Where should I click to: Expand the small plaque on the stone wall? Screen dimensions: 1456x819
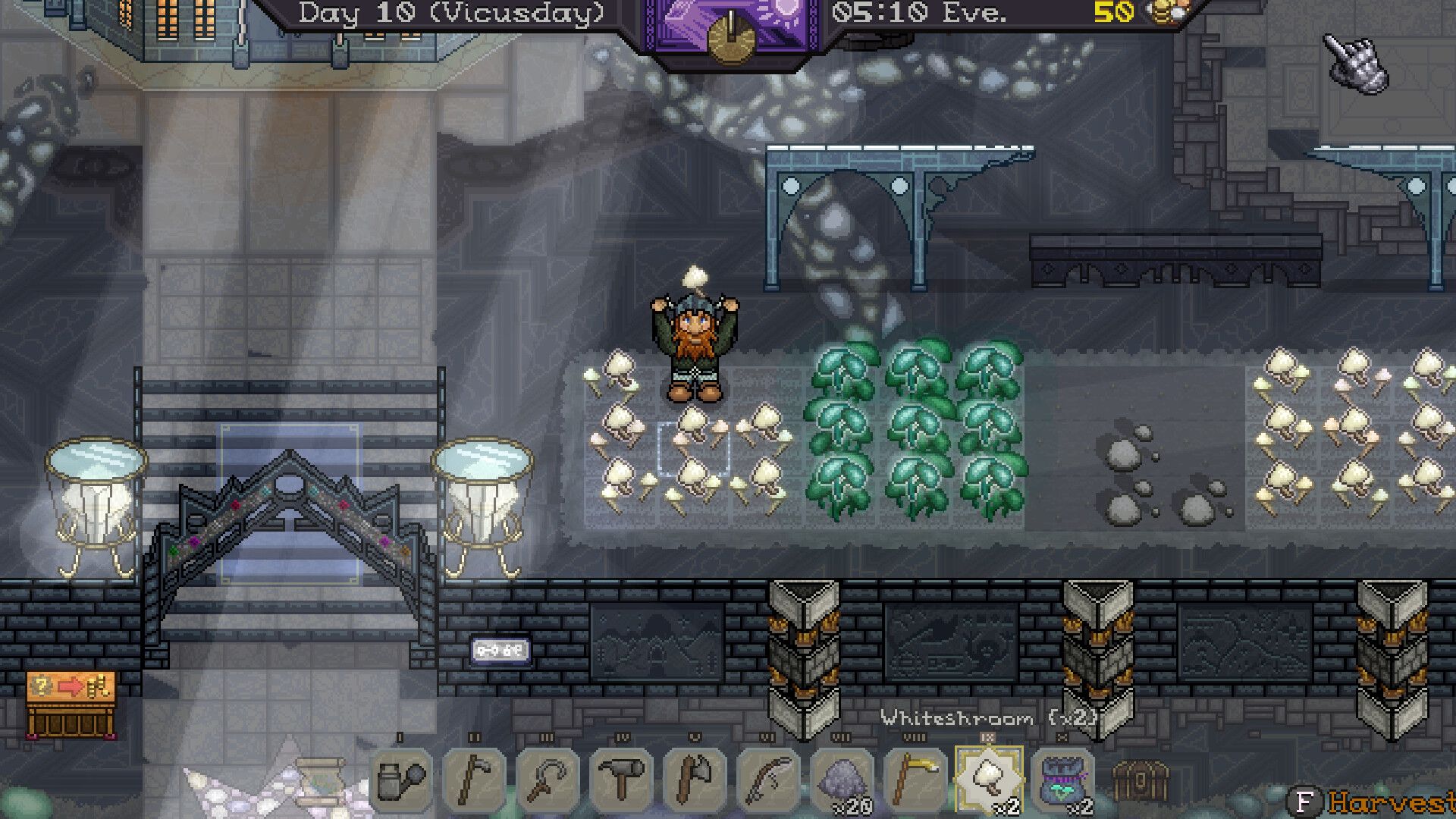(x=500, y=649)
